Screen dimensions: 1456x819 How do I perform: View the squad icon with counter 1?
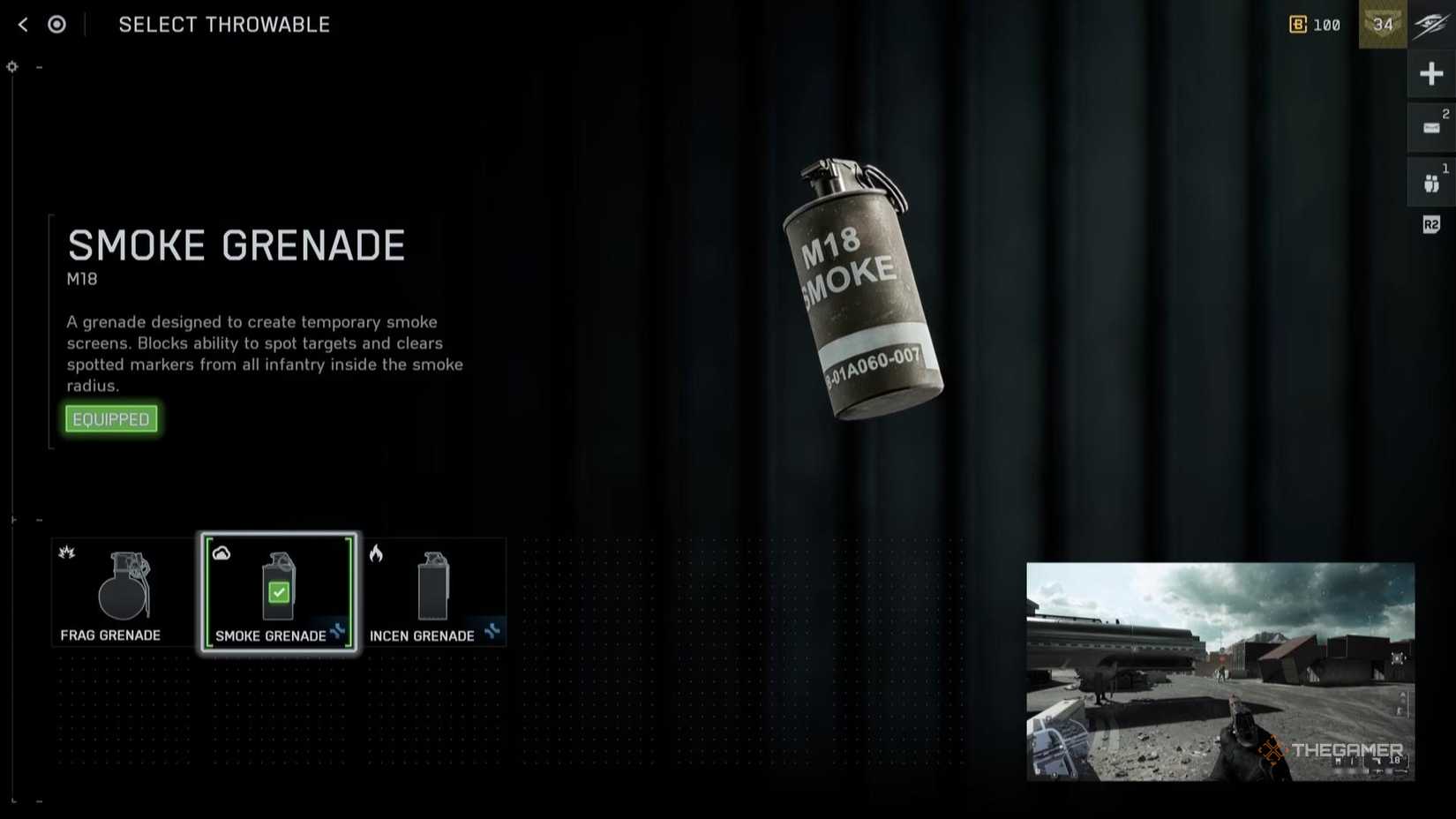pyautogui.click(x=1431, y=183)
